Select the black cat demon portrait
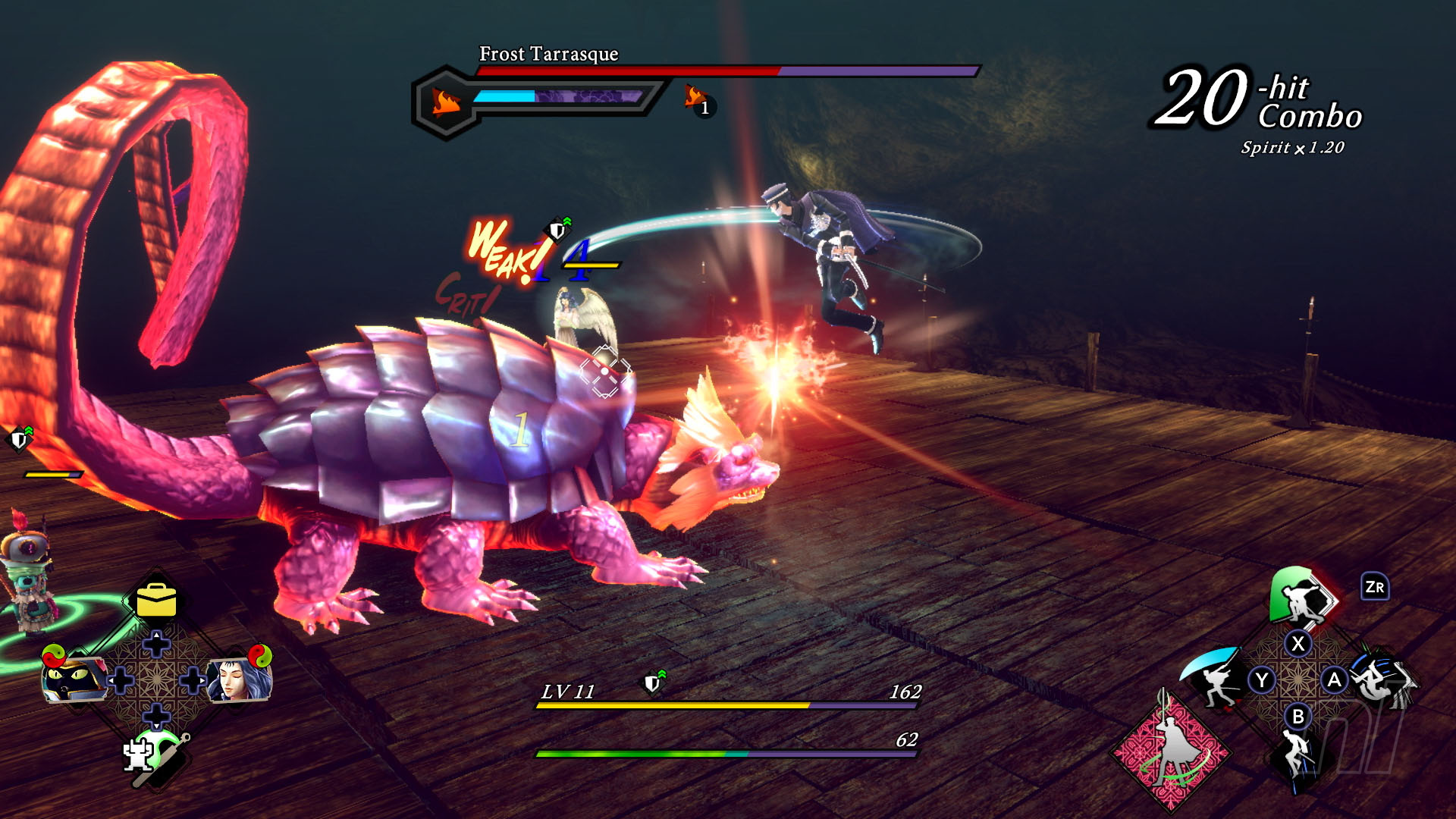 [x=74, y=678]
